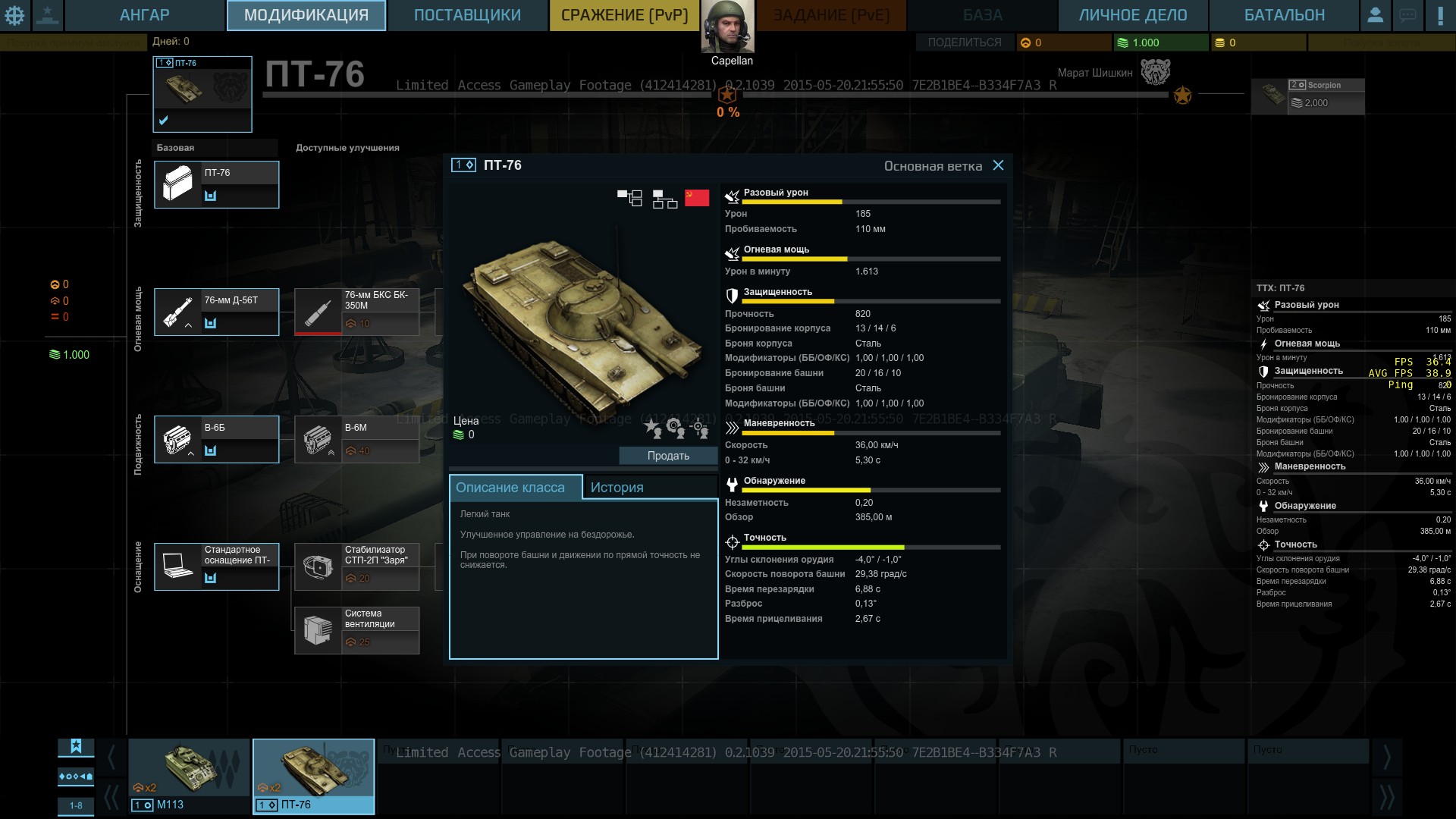Start a Сражение (PvP) battle
This screenshot has width=1456, height=819.
(x=624, y=15)
